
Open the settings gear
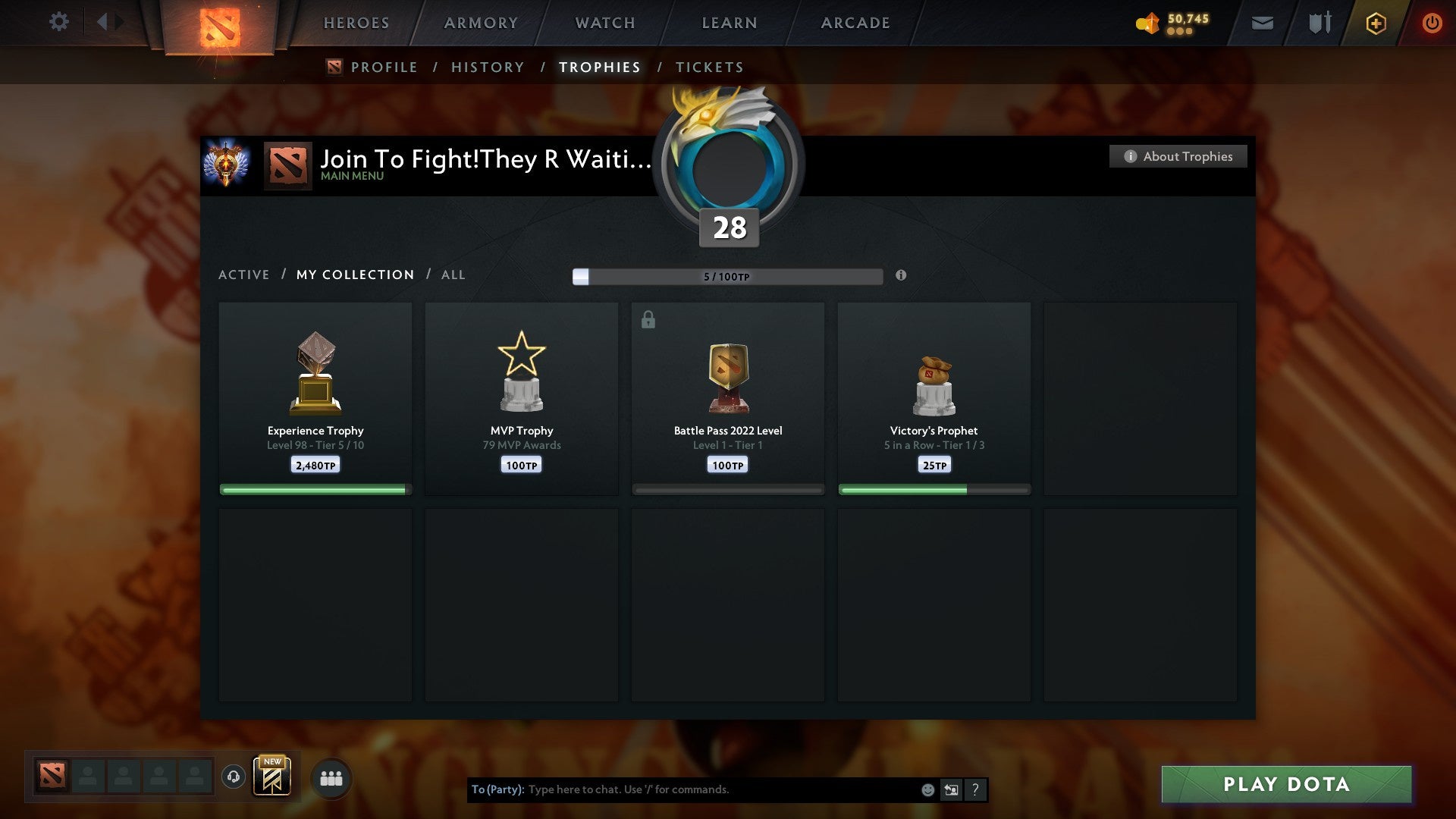point(59,22)
